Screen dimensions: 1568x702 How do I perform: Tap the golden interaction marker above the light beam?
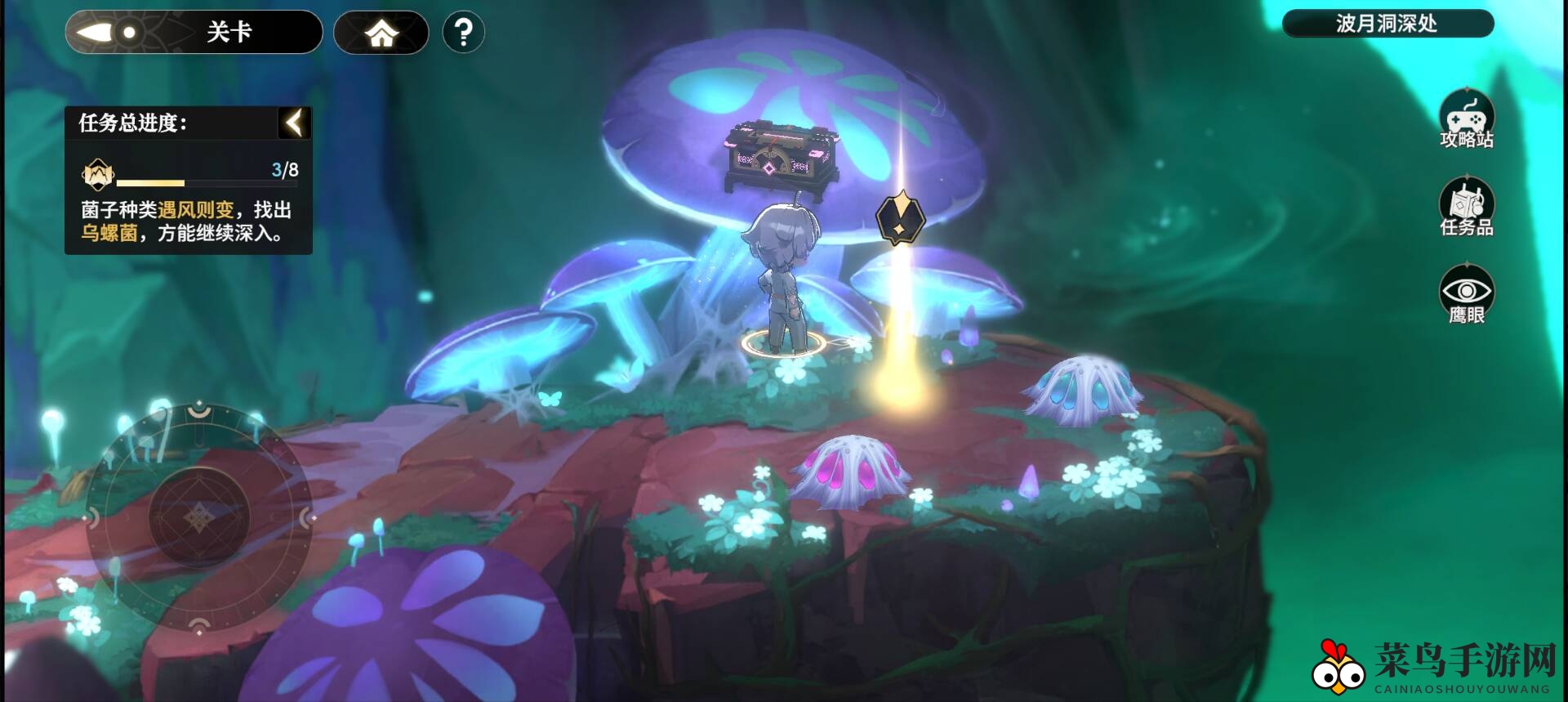899,218
